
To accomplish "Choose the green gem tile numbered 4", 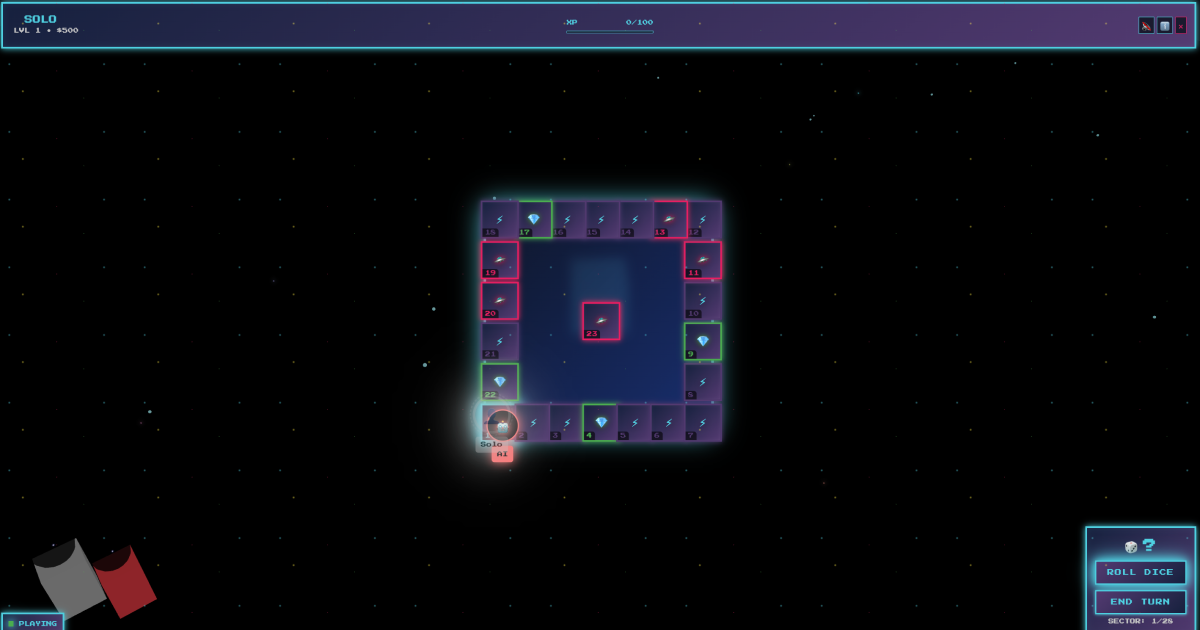I will click(x=601, y=422).
